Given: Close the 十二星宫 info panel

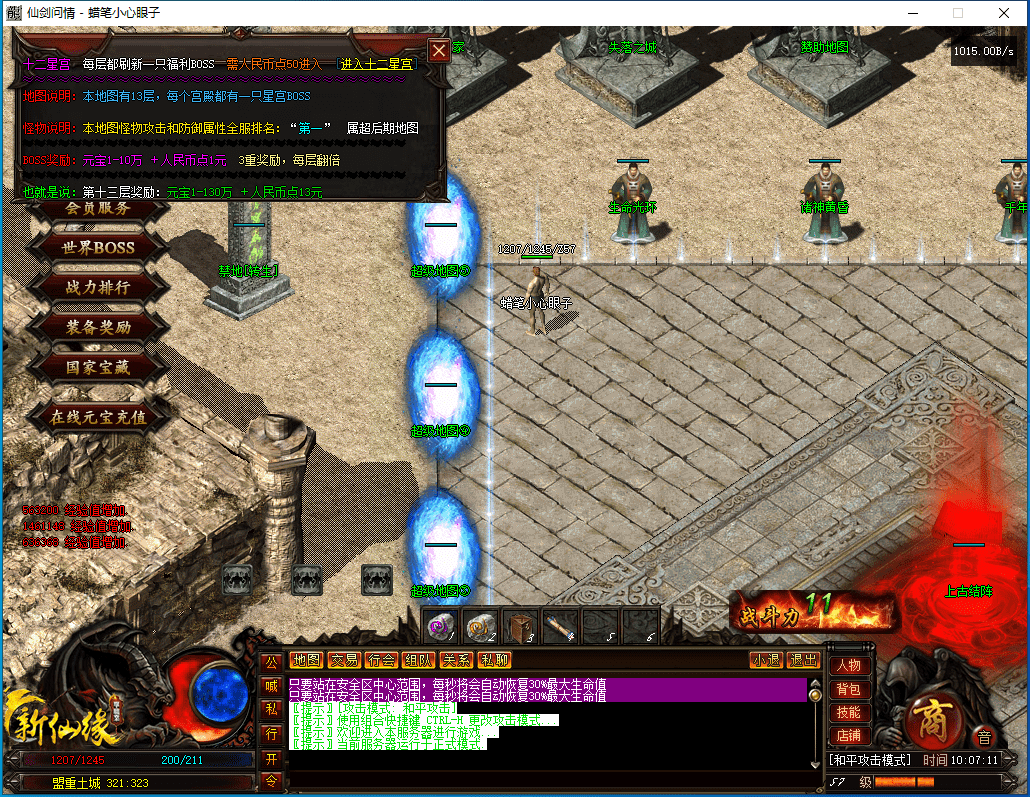Looking at the screenshot, I should 438,51.
